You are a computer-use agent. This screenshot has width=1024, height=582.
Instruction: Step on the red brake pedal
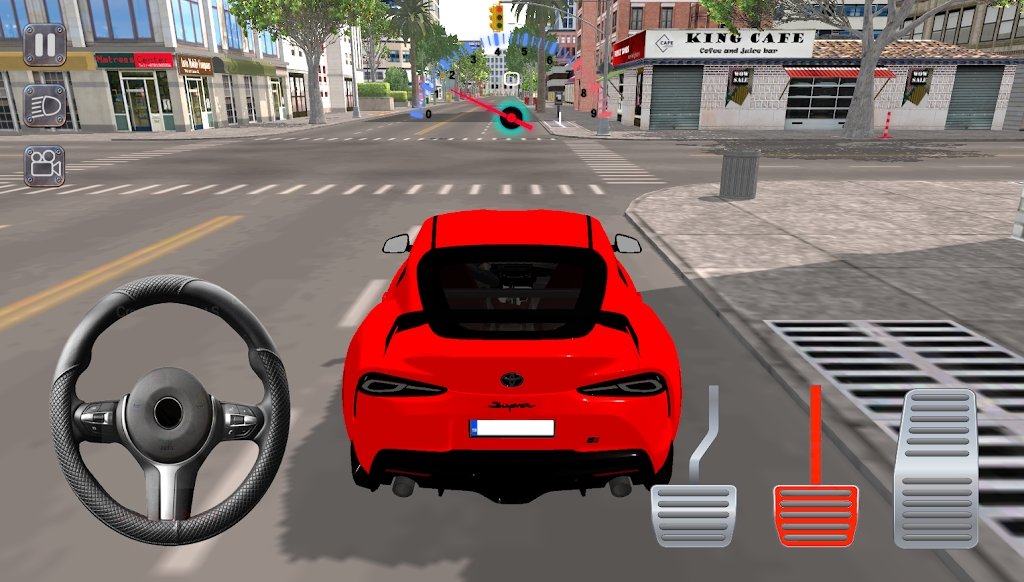click(x=816, y=514)
